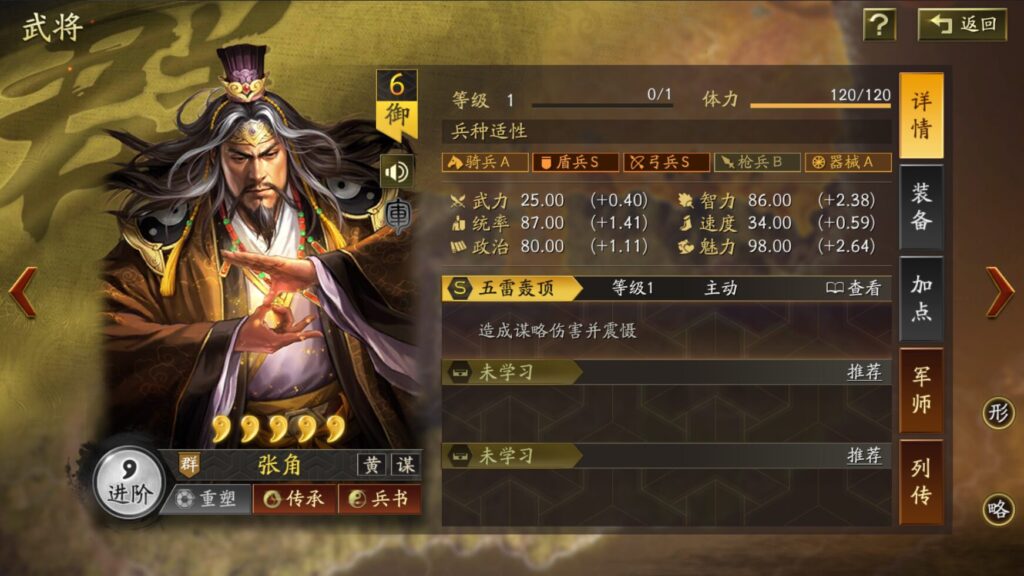View next general with right arrow

999,293
